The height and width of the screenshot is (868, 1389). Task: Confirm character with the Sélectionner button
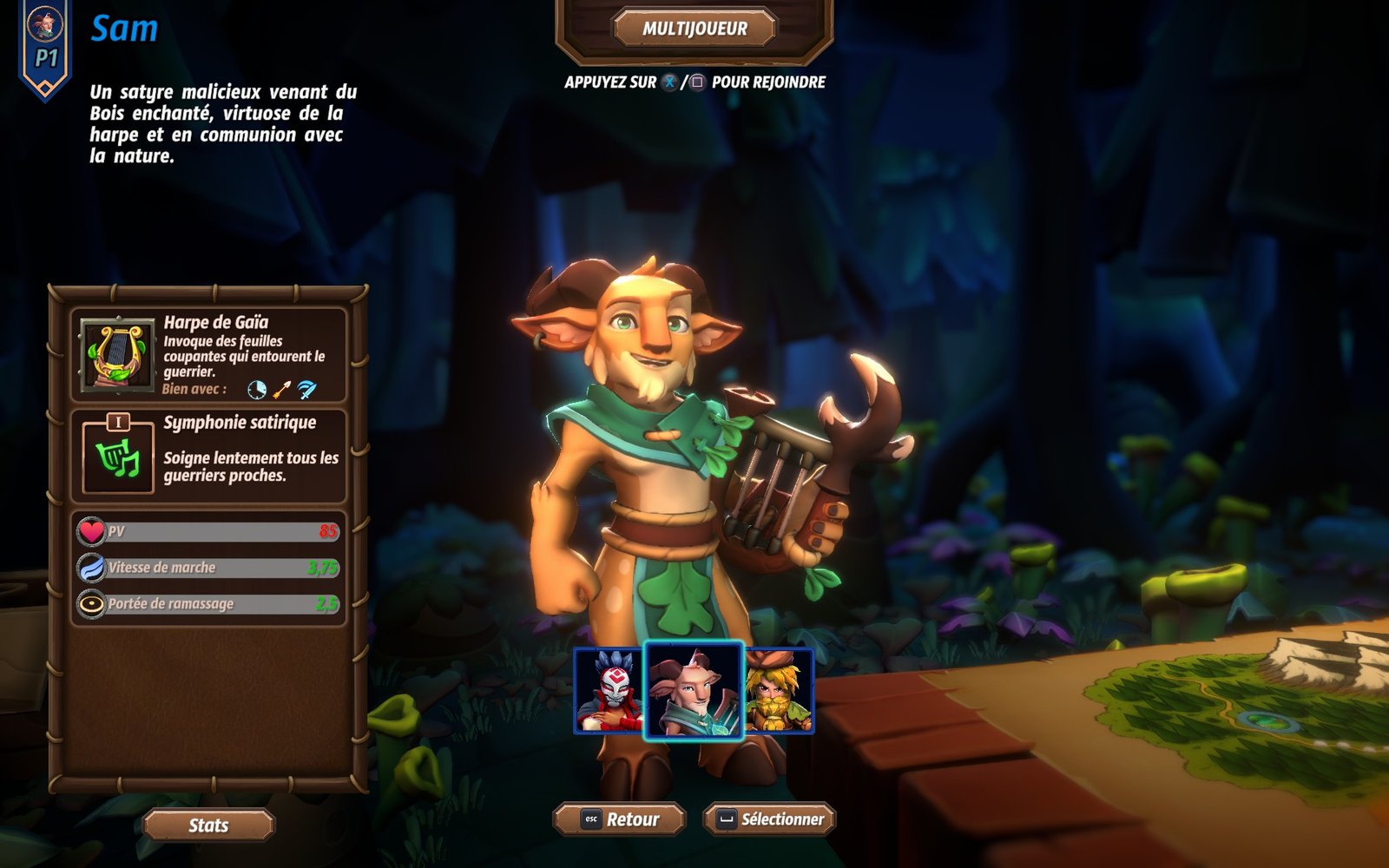(x=769, y=819)
